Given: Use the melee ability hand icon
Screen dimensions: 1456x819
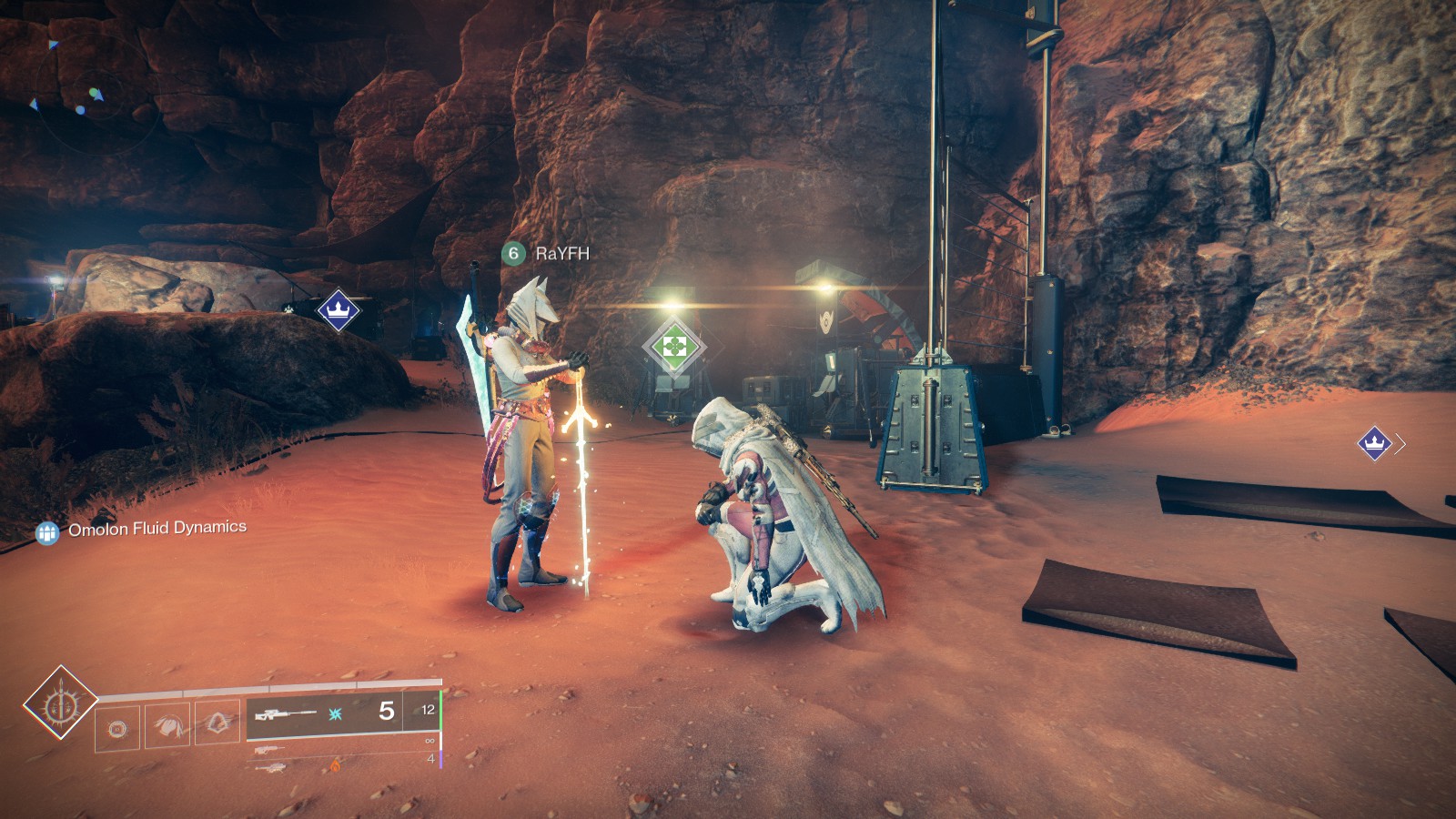Looking at the screenshot, I should coord(167,725).
